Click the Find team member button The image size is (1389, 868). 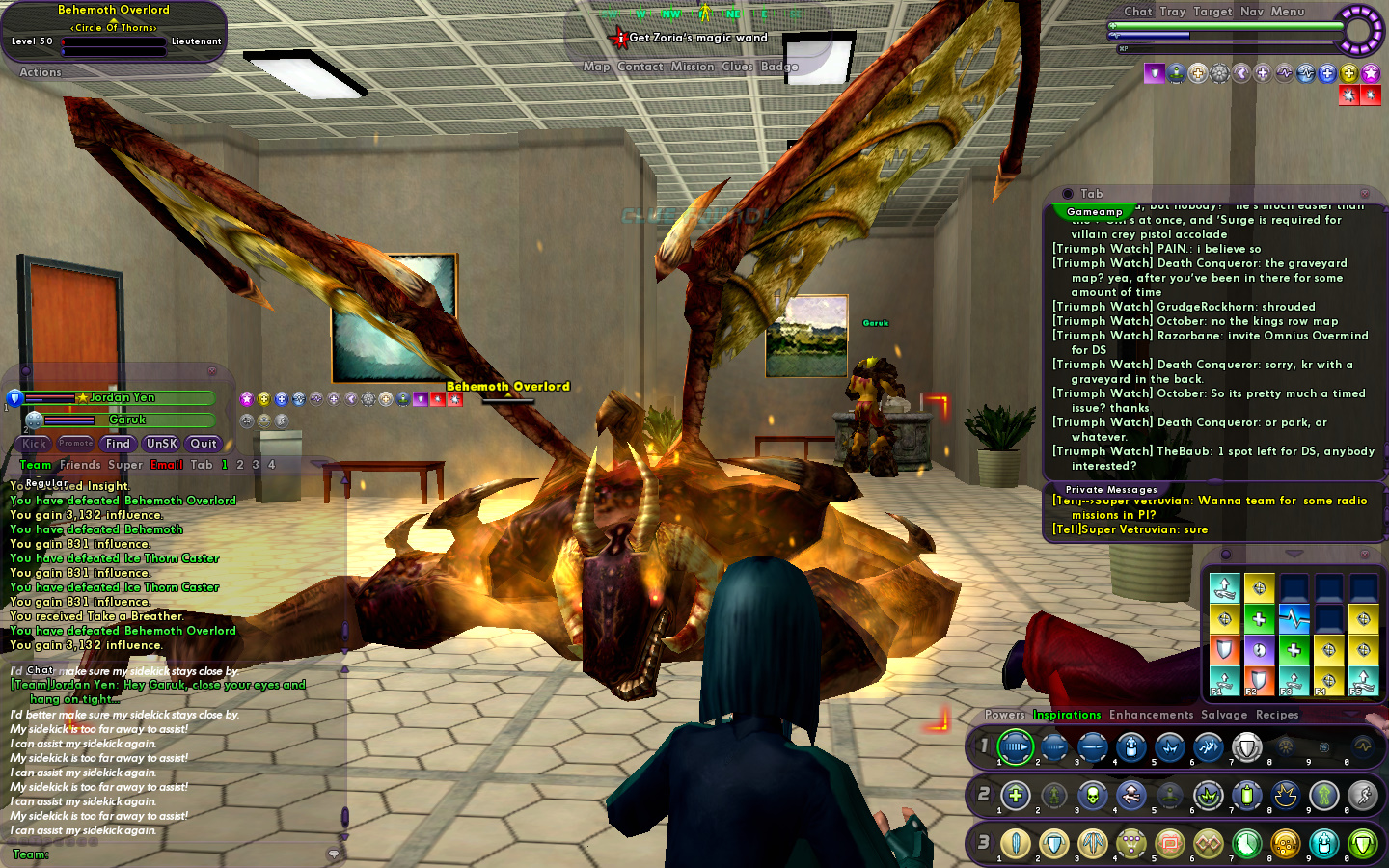(x=118, y=444)
